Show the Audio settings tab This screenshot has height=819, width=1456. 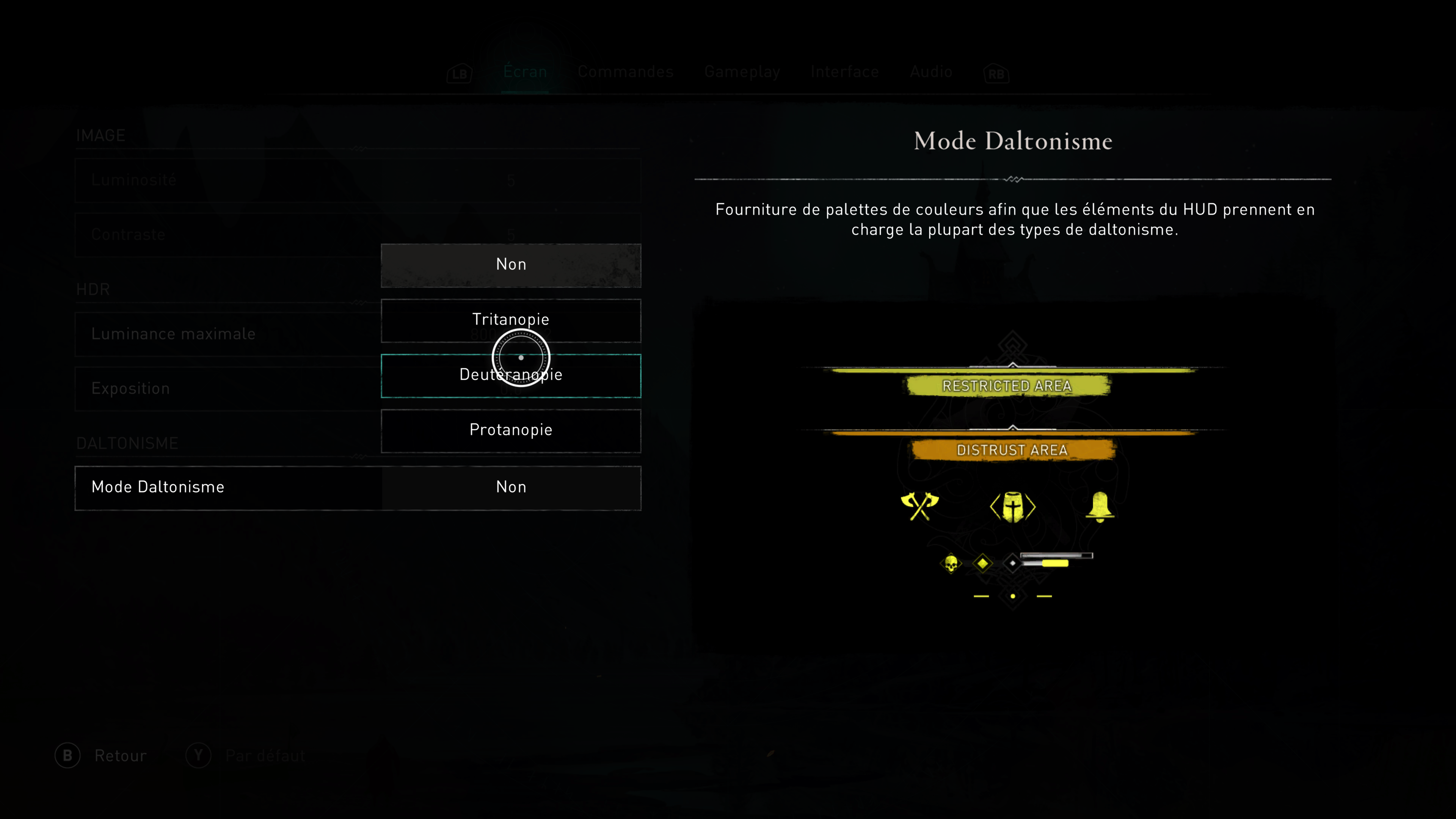[x=931, y=72]
